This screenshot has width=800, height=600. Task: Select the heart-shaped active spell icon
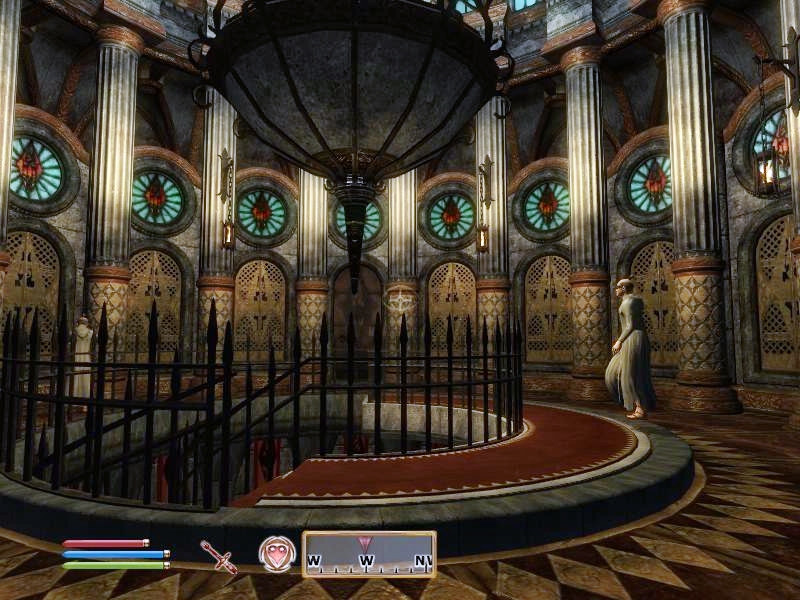(x=277, y=554)
